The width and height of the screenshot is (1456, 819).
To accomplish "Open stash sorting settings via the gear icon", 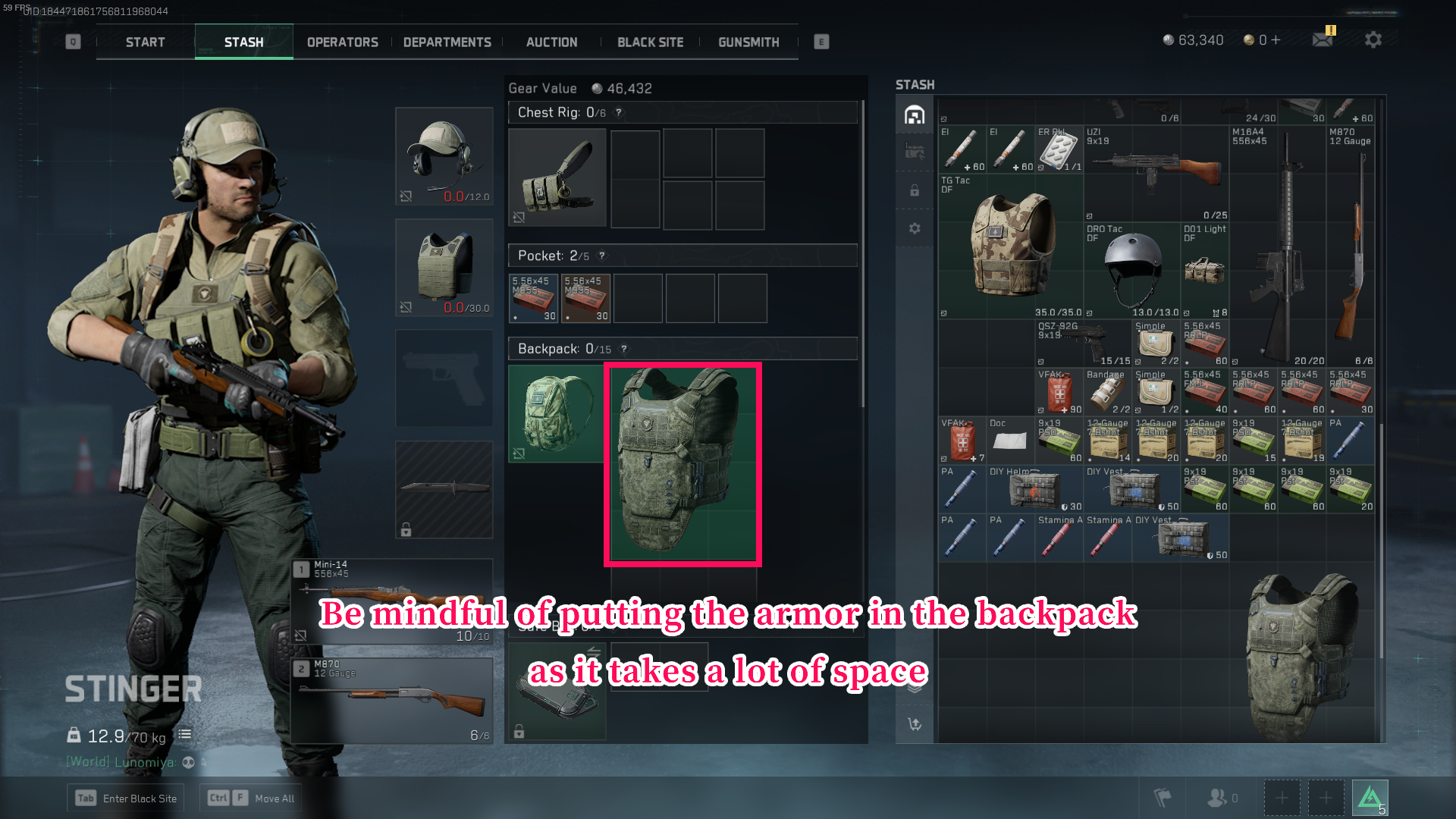I will click(914, 227).
